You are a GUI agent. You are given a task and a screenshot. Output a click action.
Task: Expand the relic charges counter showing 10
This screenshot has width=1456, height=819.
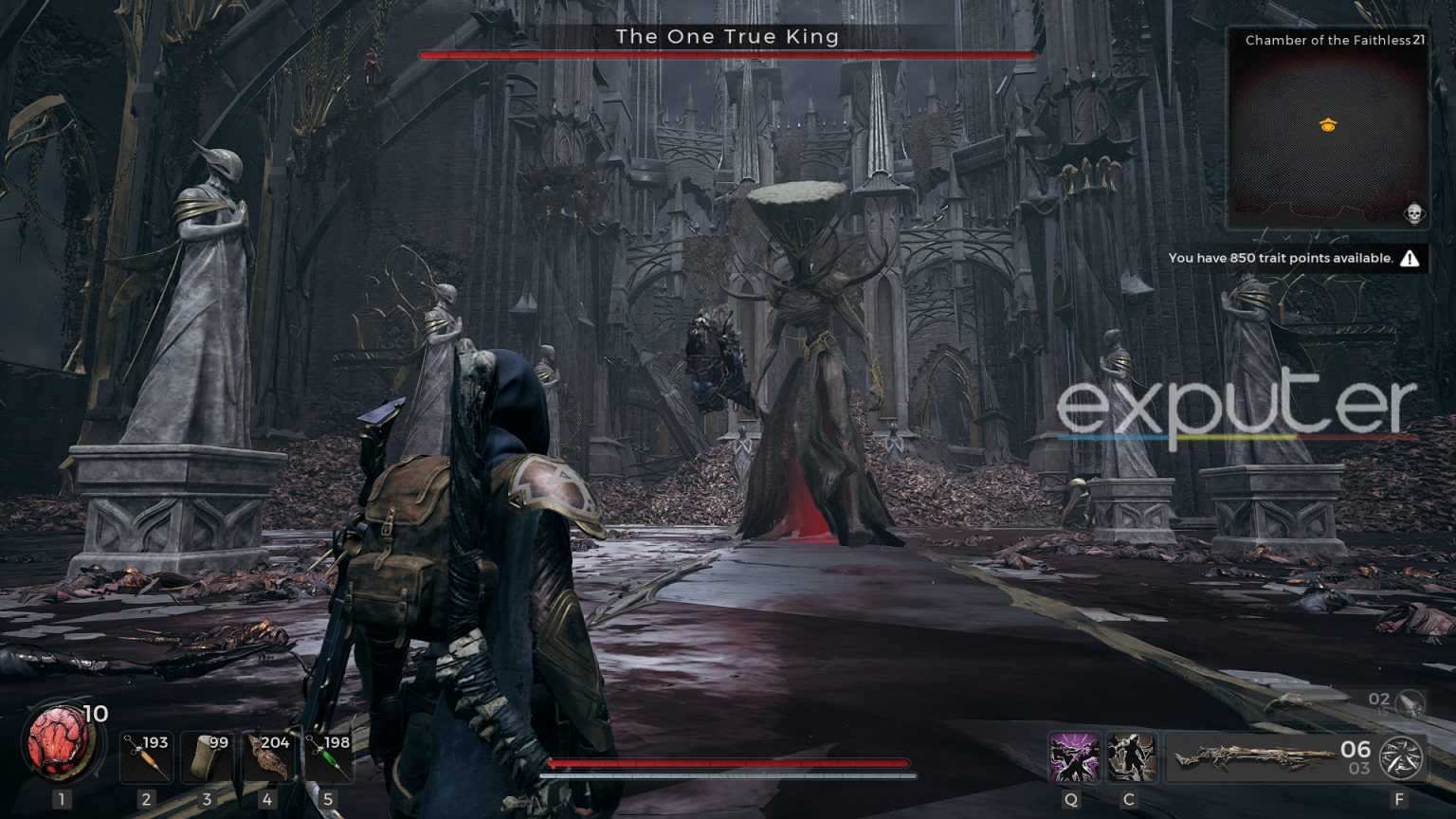[x=95, y=716]
